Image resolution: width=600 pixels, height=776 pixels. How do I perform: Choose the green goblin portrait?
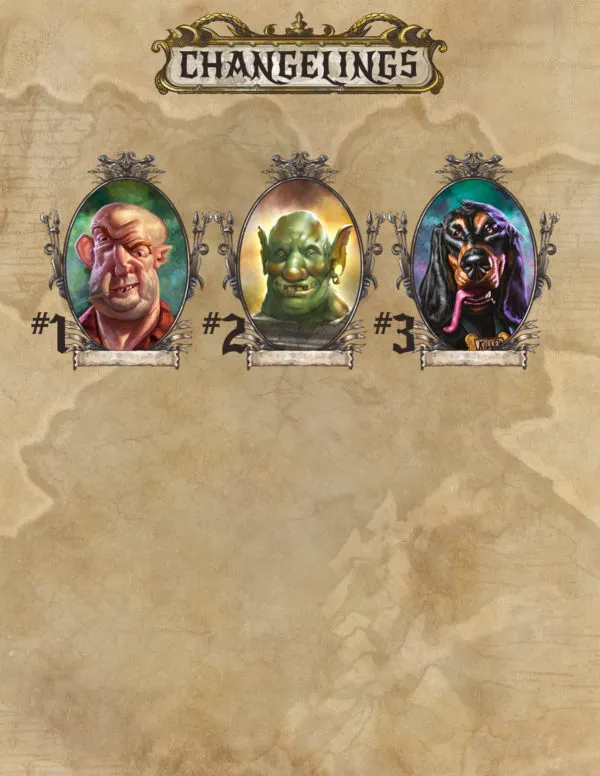click(x=300, y=264)
